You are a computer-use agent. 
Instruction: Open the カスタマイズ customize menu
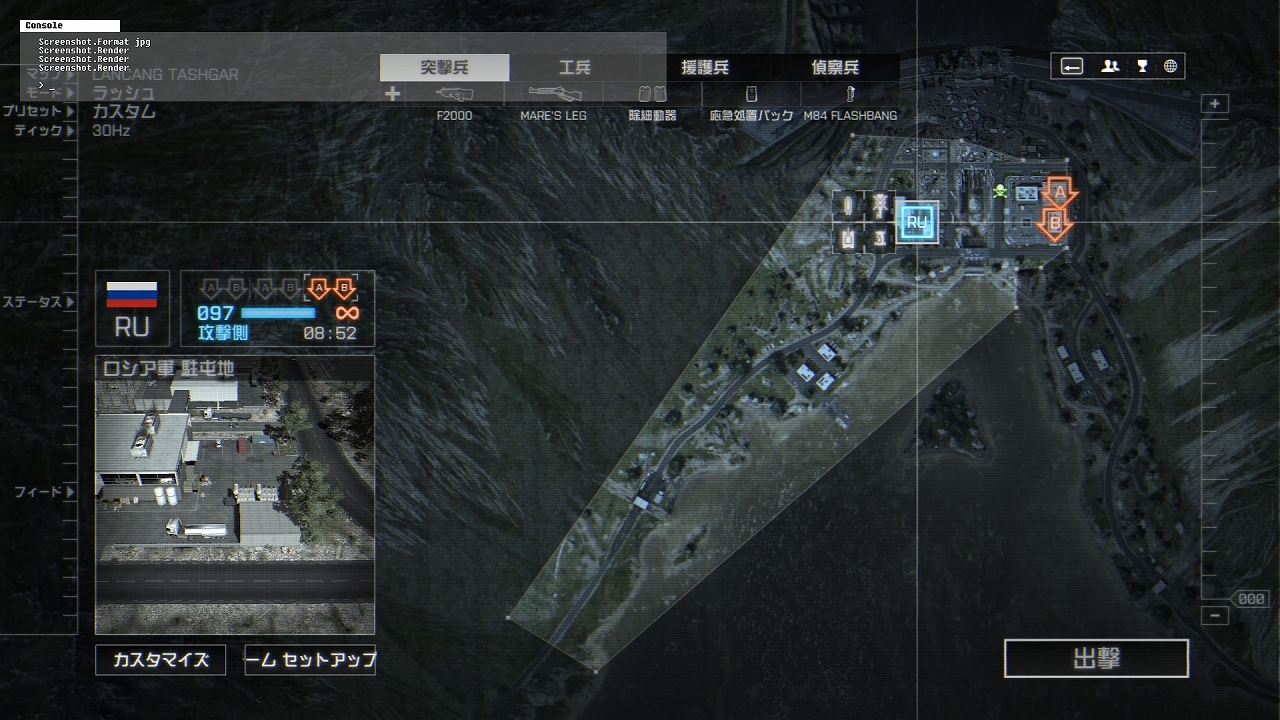[160, 660]
